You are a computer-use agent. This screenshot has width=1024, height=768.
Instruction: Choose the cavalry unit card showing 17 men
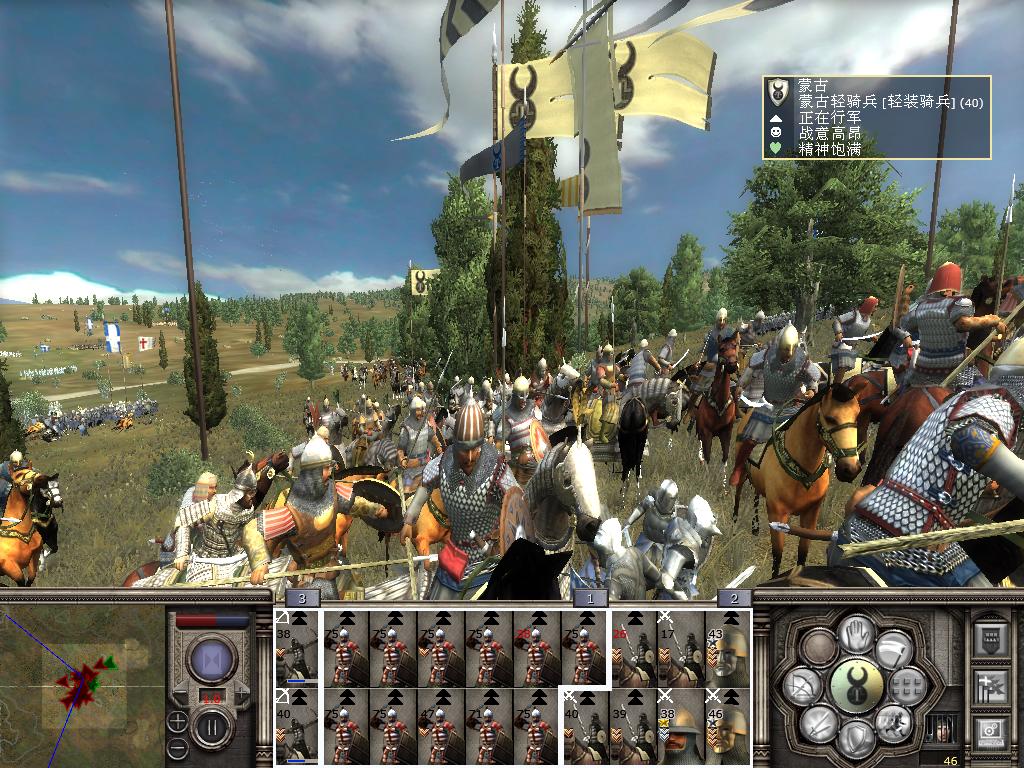coord(680,648)
